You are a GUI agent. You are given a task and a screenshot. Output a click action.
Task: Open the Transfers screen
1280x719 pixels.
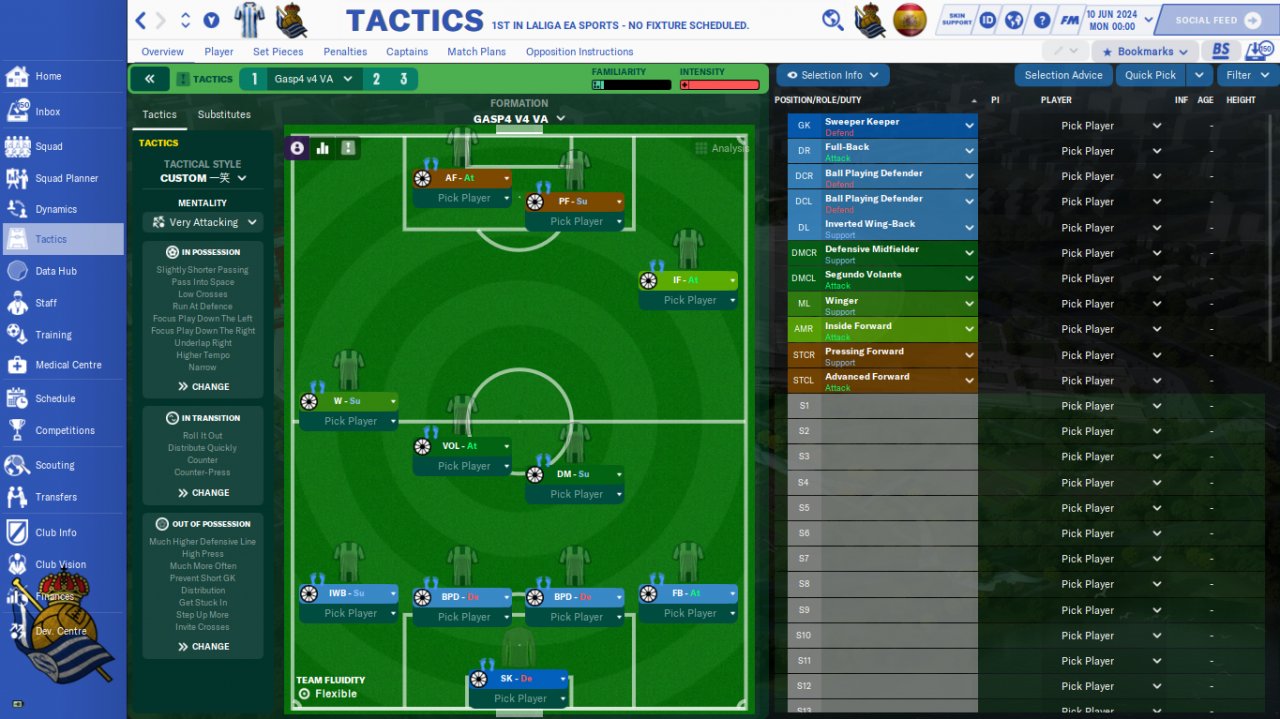click(56, 497)
